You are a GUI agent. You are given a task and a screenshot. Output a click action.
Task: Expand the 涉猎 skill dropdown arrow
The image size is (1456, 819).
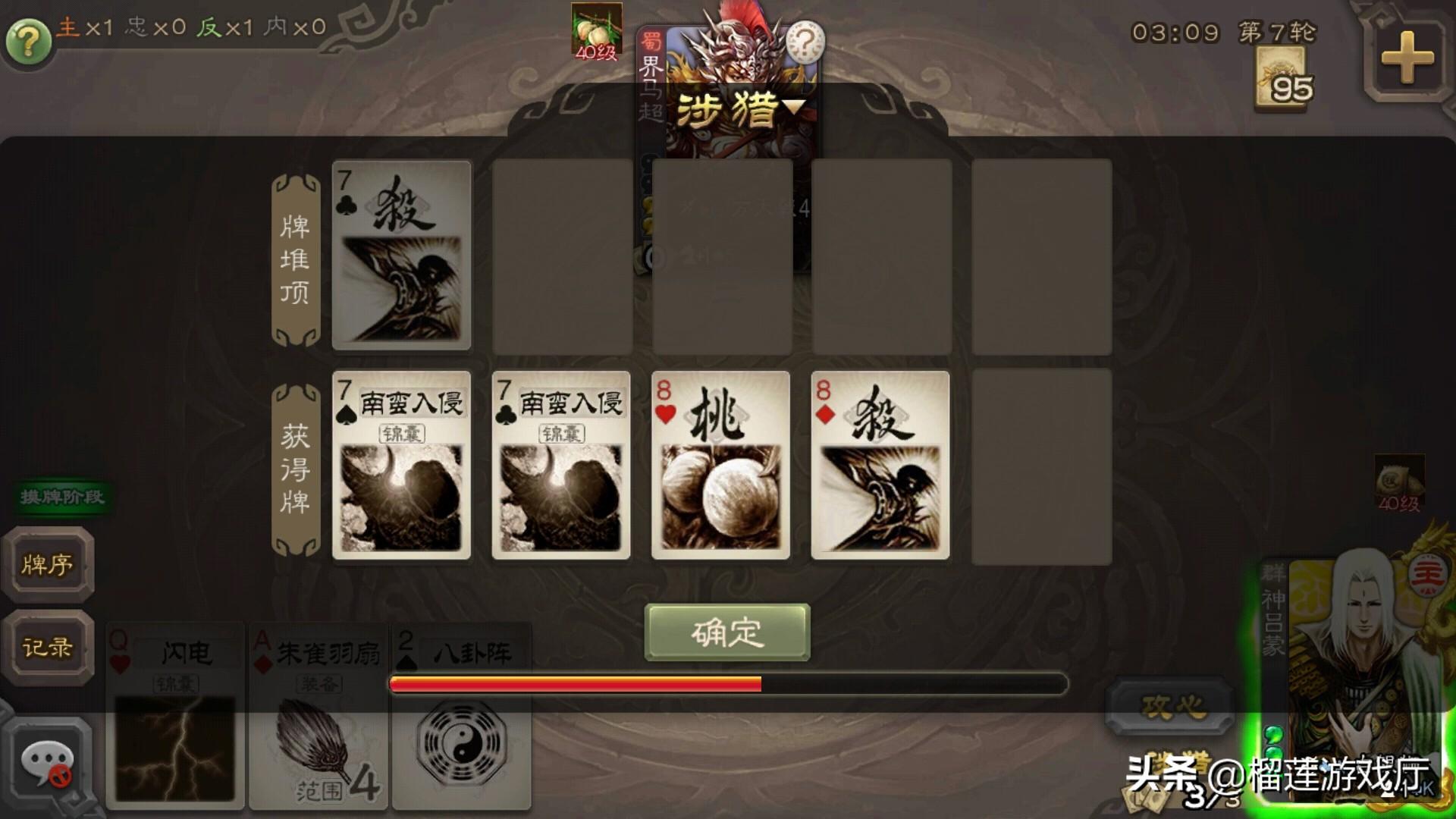pyautogui.click(x=793, y=107)
